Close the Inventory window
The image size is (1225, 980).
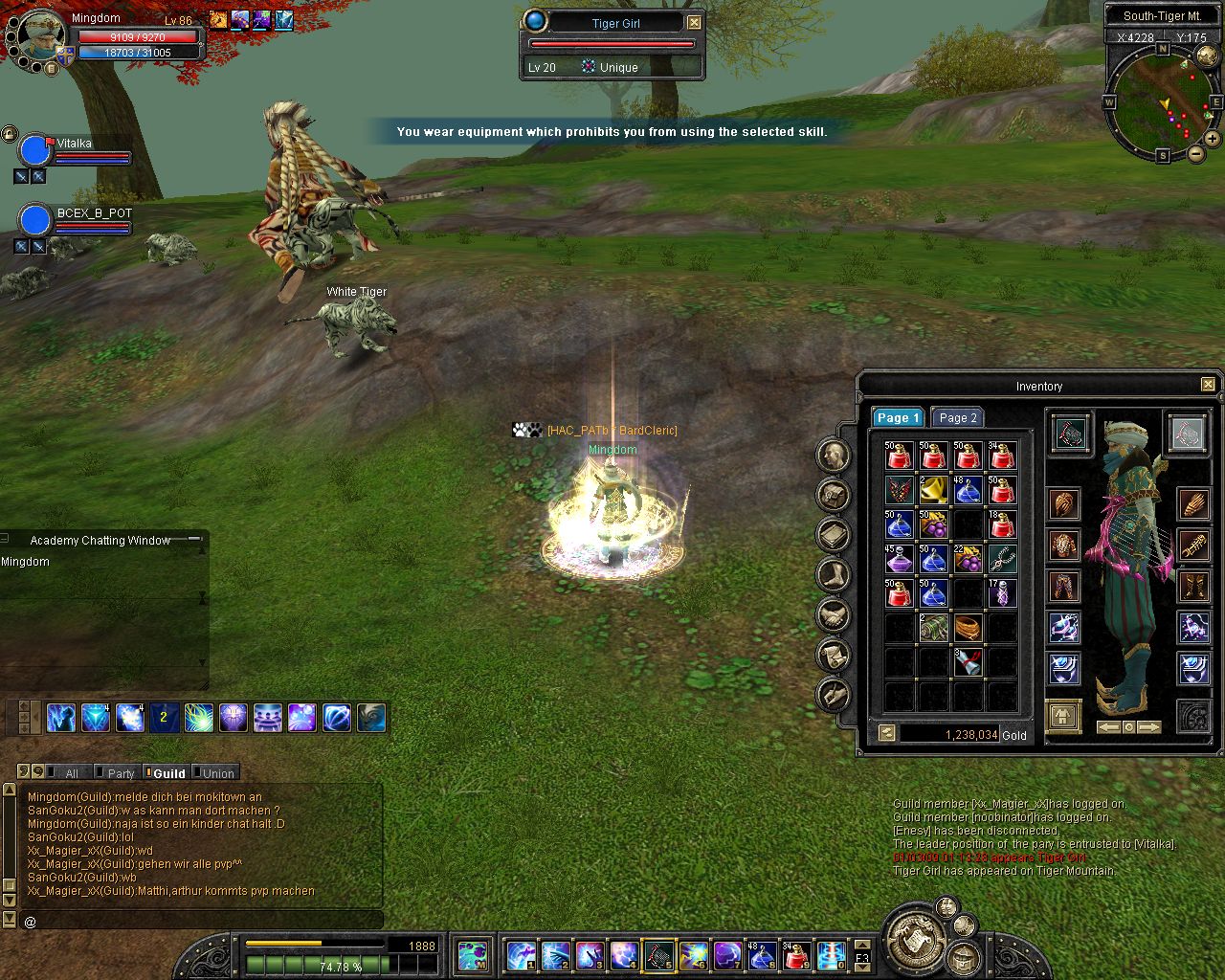1208,385
